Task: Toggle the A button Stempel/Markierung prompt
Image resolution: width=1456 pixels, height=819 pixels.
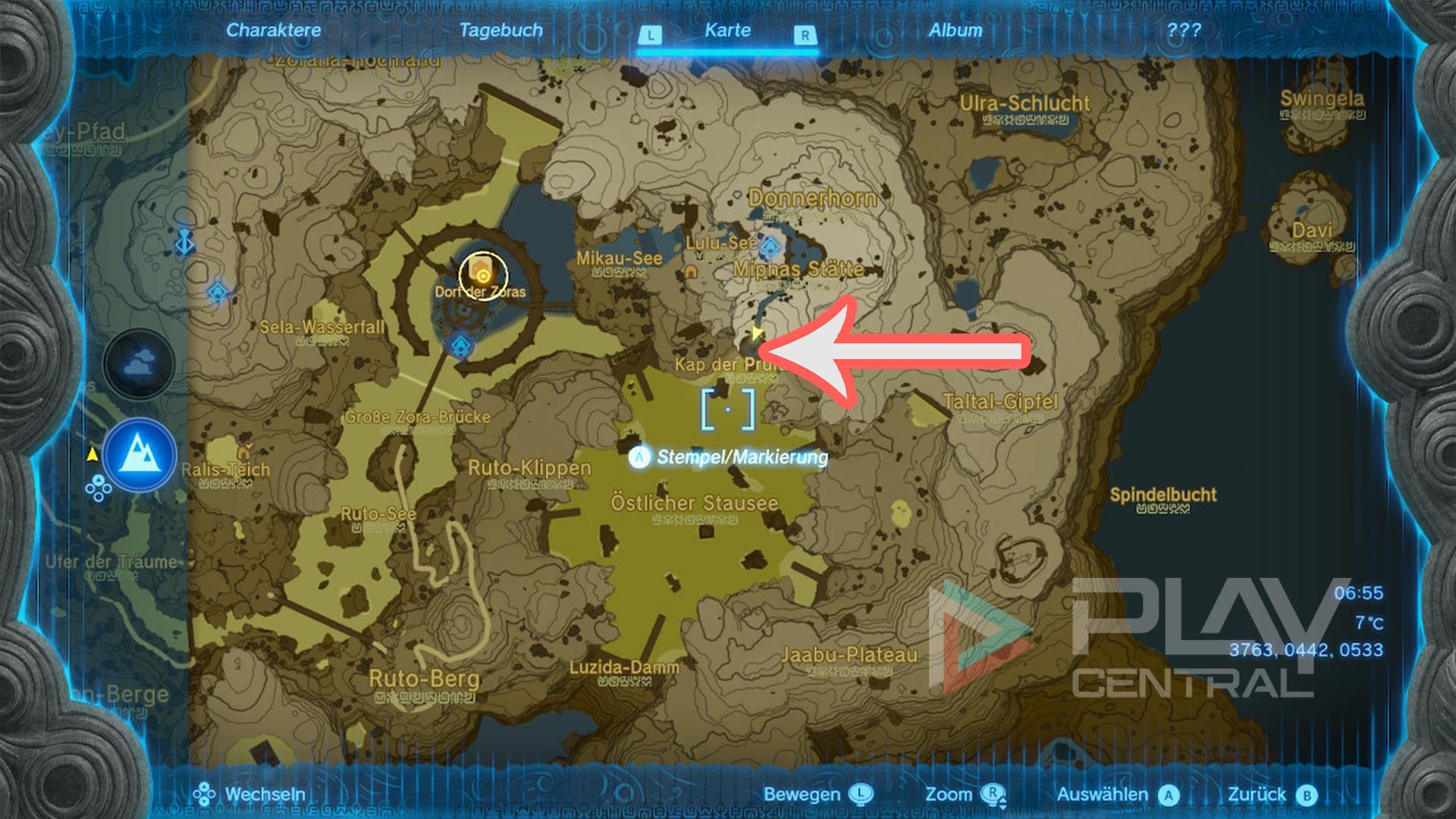Action: 639,457
